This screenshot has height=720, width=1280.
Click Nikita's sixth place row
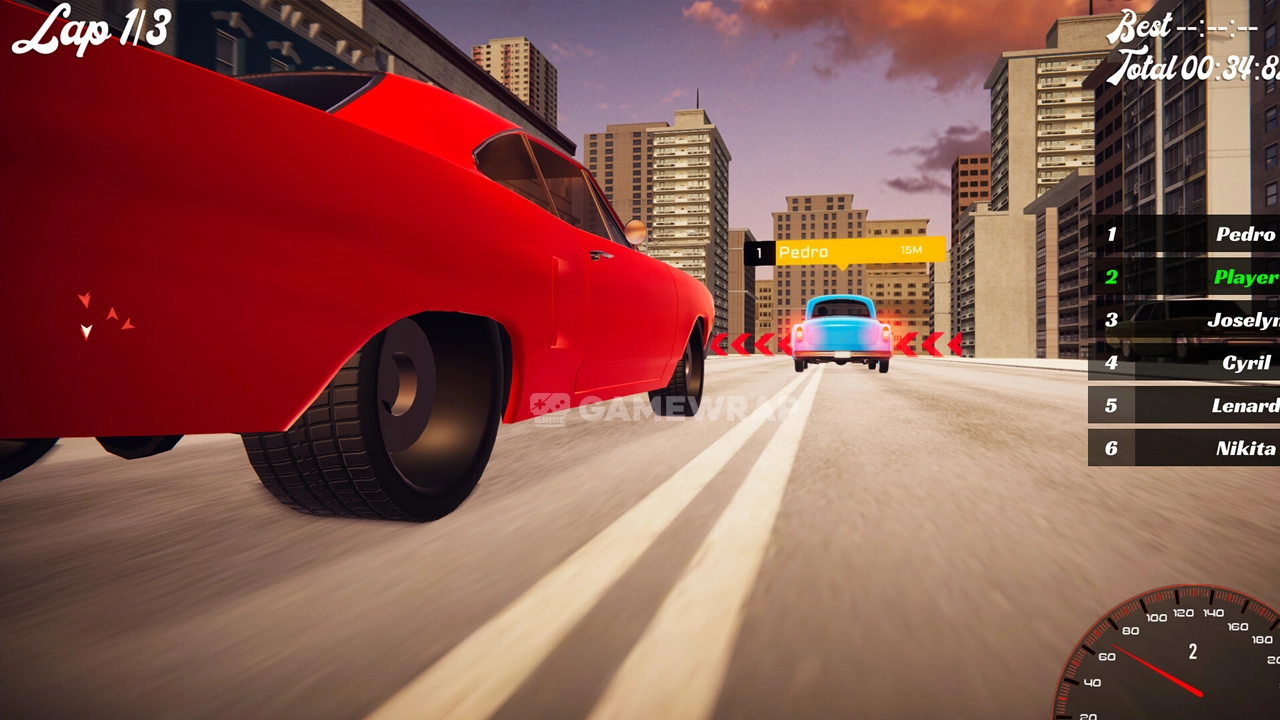1185,448
